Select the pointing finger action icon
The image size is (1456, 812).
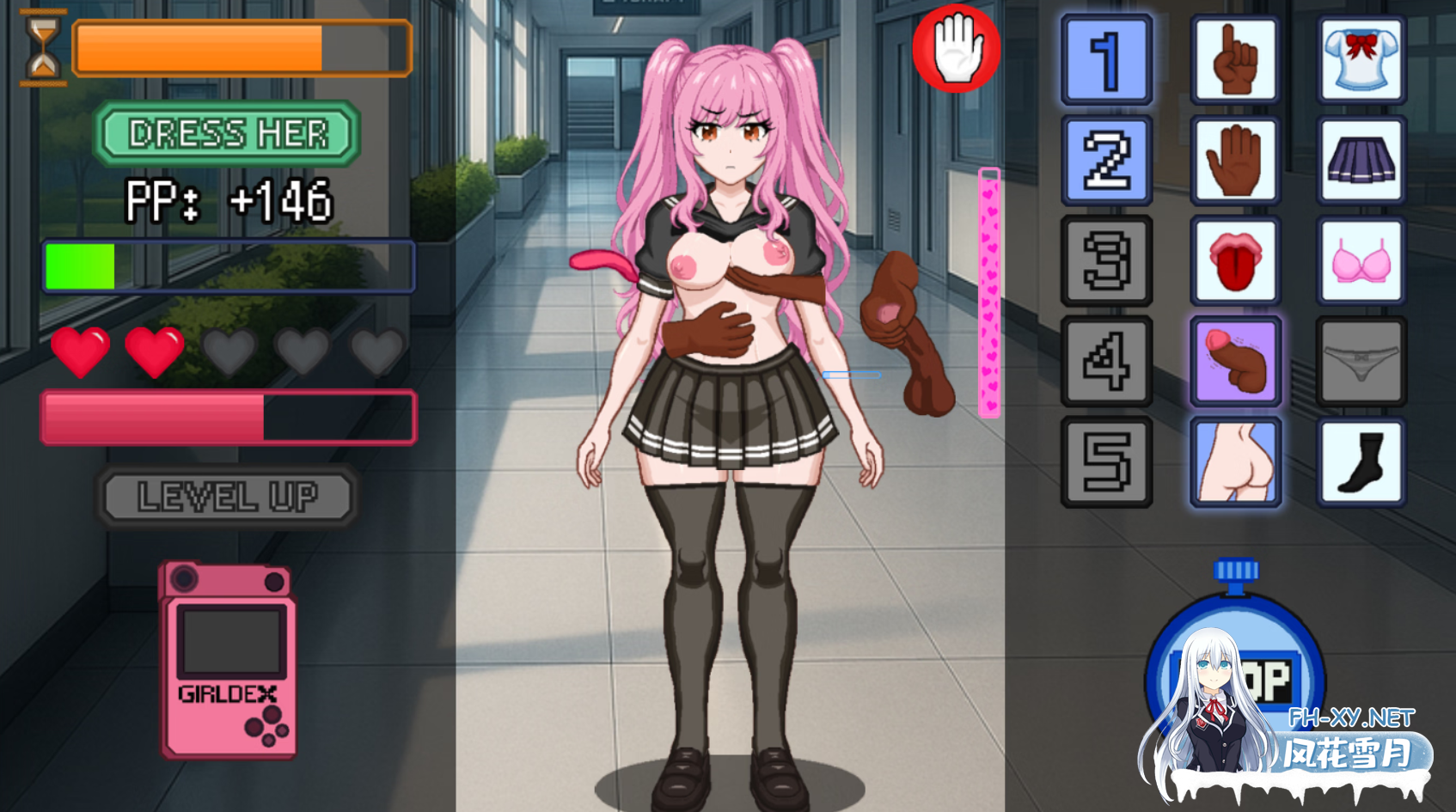tap(1235, 62)
